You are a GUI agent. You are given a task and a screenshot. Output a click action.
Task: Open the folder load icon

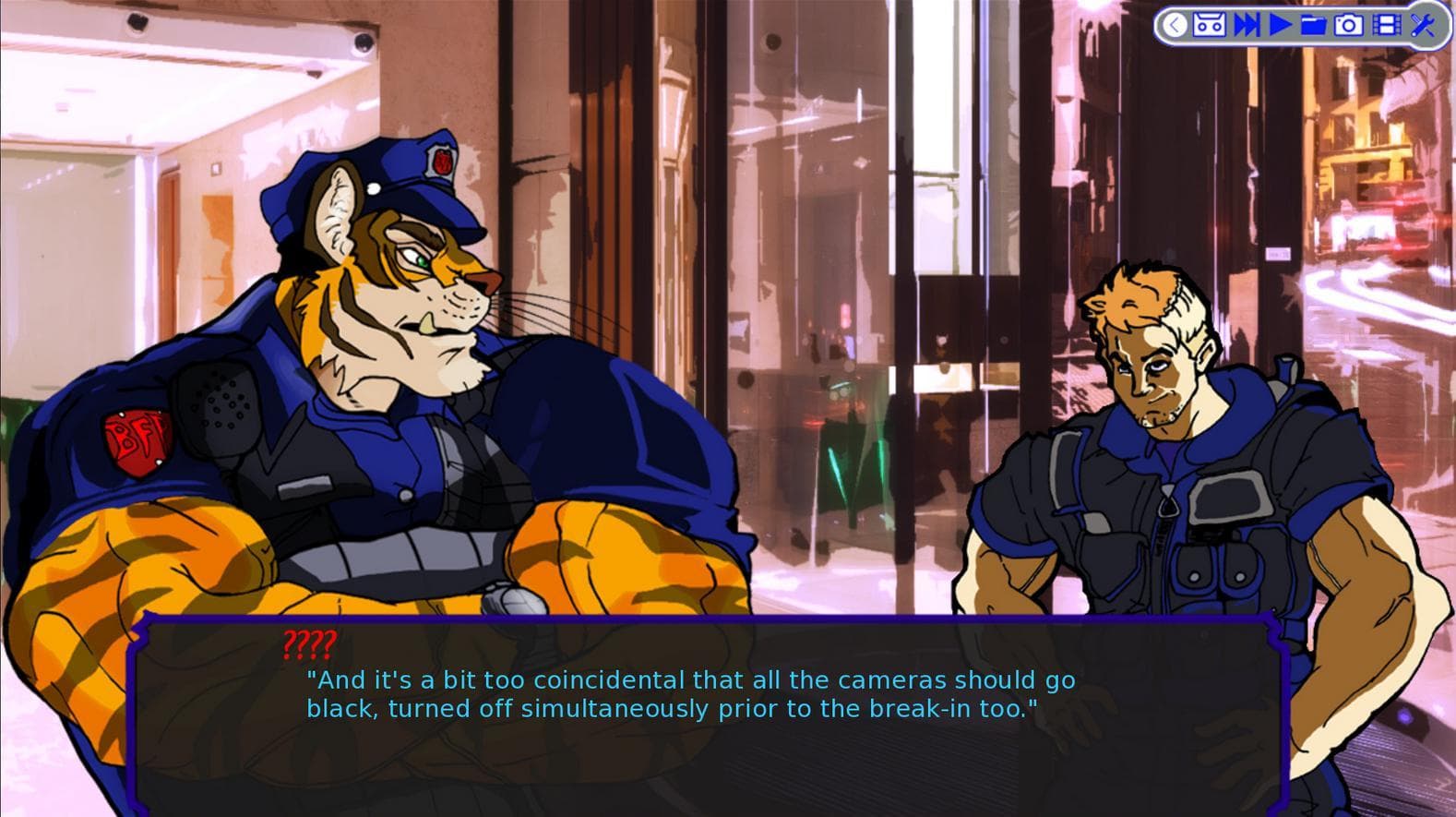[1313, 25]
